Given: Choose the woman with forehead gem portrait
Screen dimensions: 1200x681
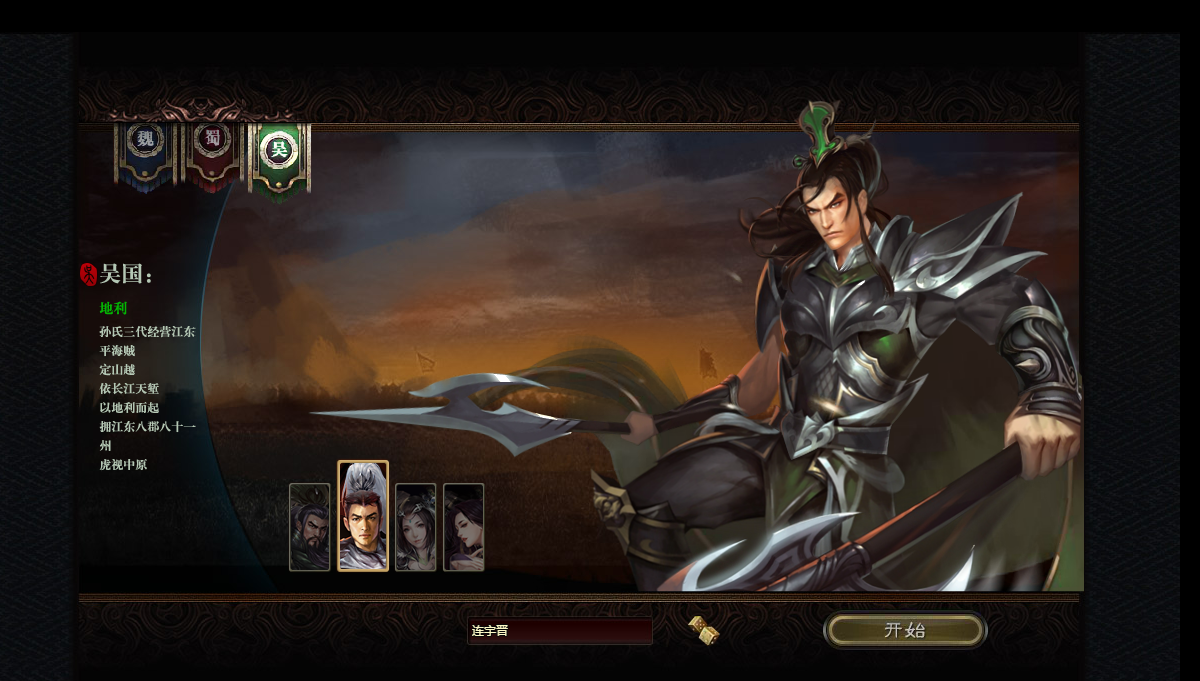Looking at the screenshot, I should [x=415, y=527].
